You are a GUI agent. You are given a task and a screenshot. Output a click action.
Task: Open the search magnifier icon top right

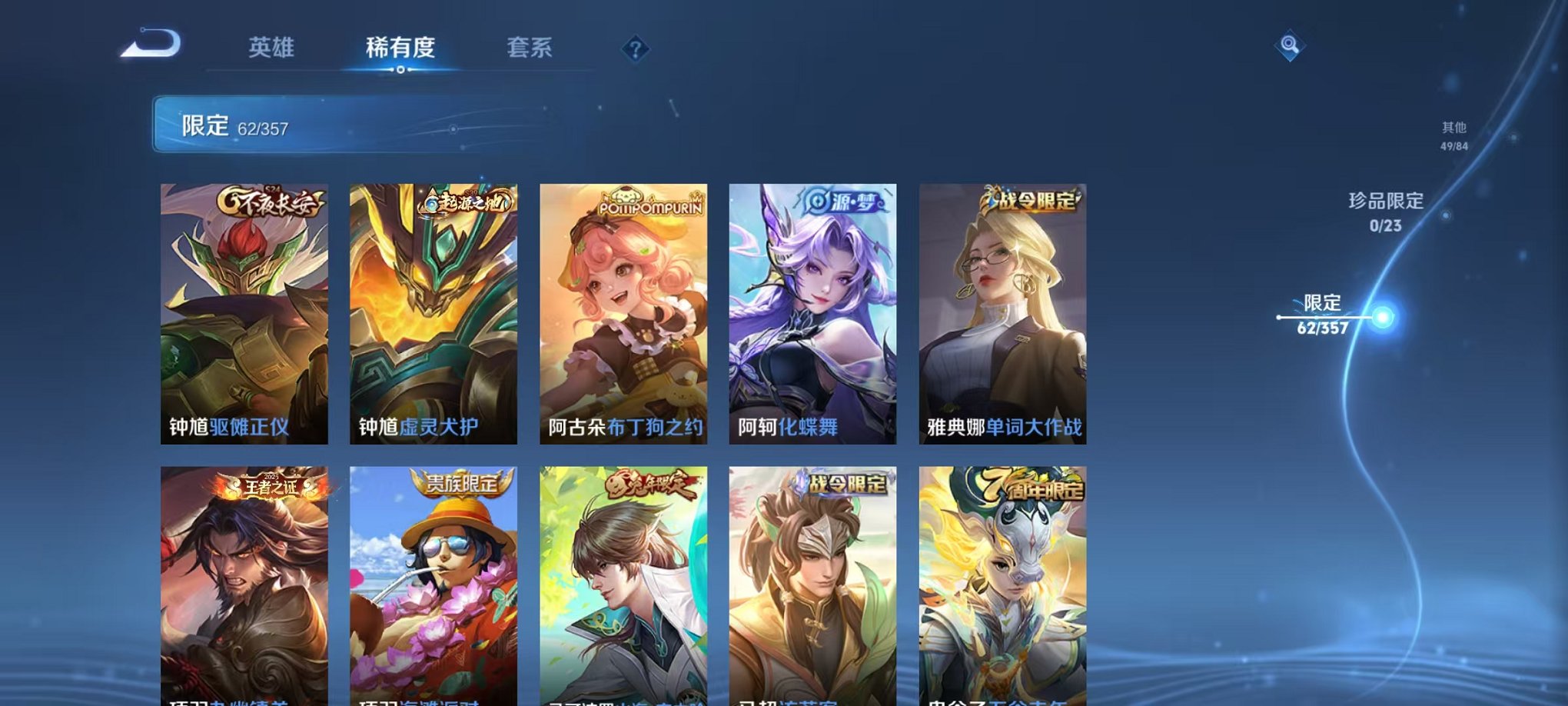[1290, 46]
